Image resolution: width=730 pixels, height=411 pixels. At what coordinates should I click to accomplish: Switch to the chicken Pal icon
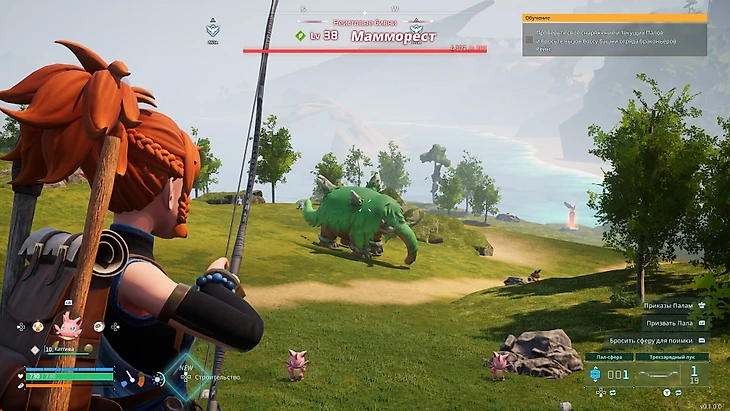pos(38,326)
